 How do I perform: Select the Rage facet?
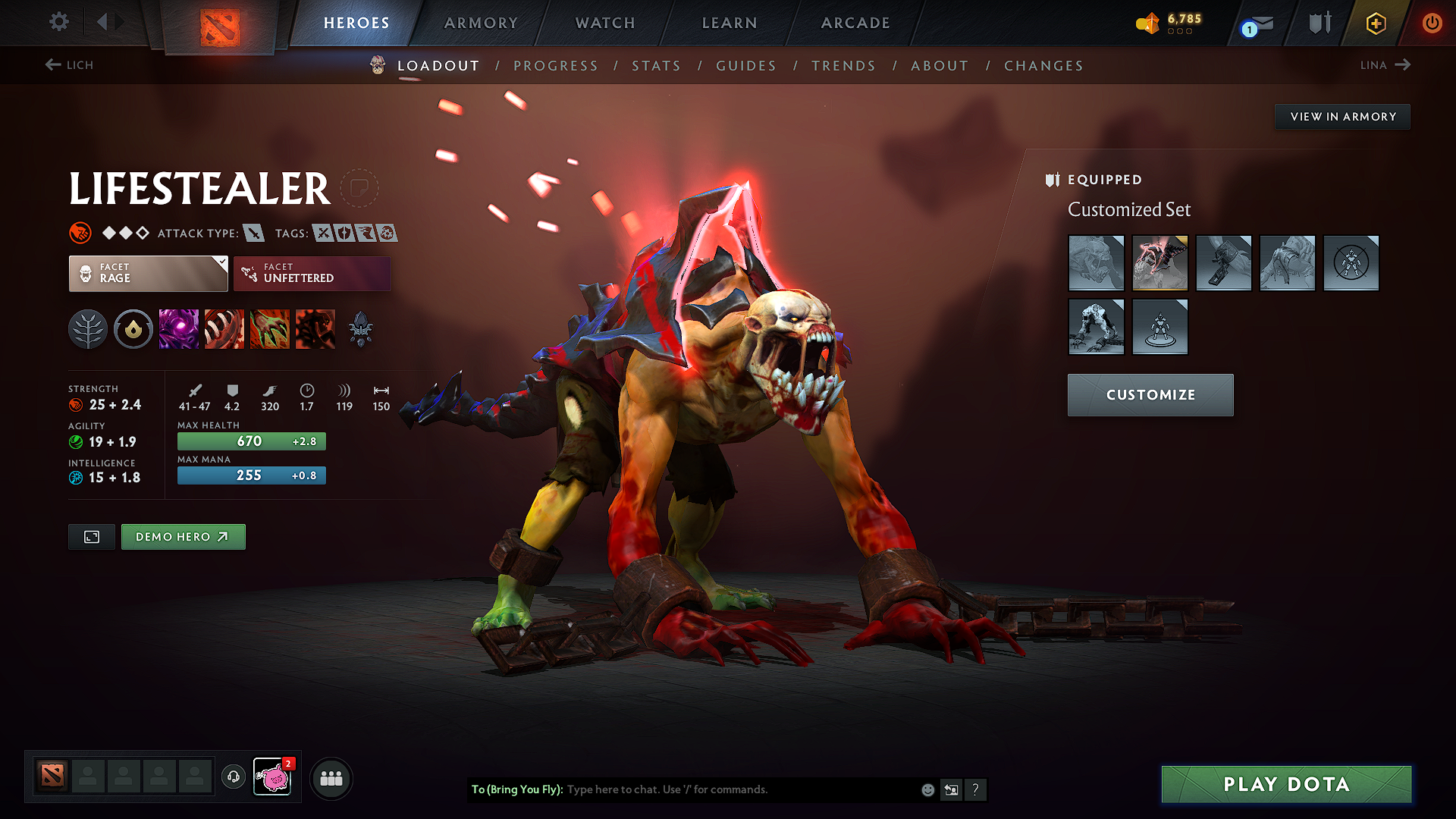148,273
